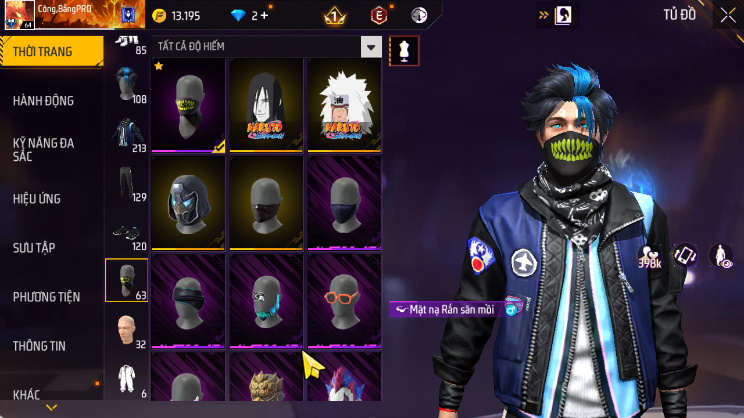Switch to the pants subcategory icon
Screen dimensions: 744x418
(126, 183)
